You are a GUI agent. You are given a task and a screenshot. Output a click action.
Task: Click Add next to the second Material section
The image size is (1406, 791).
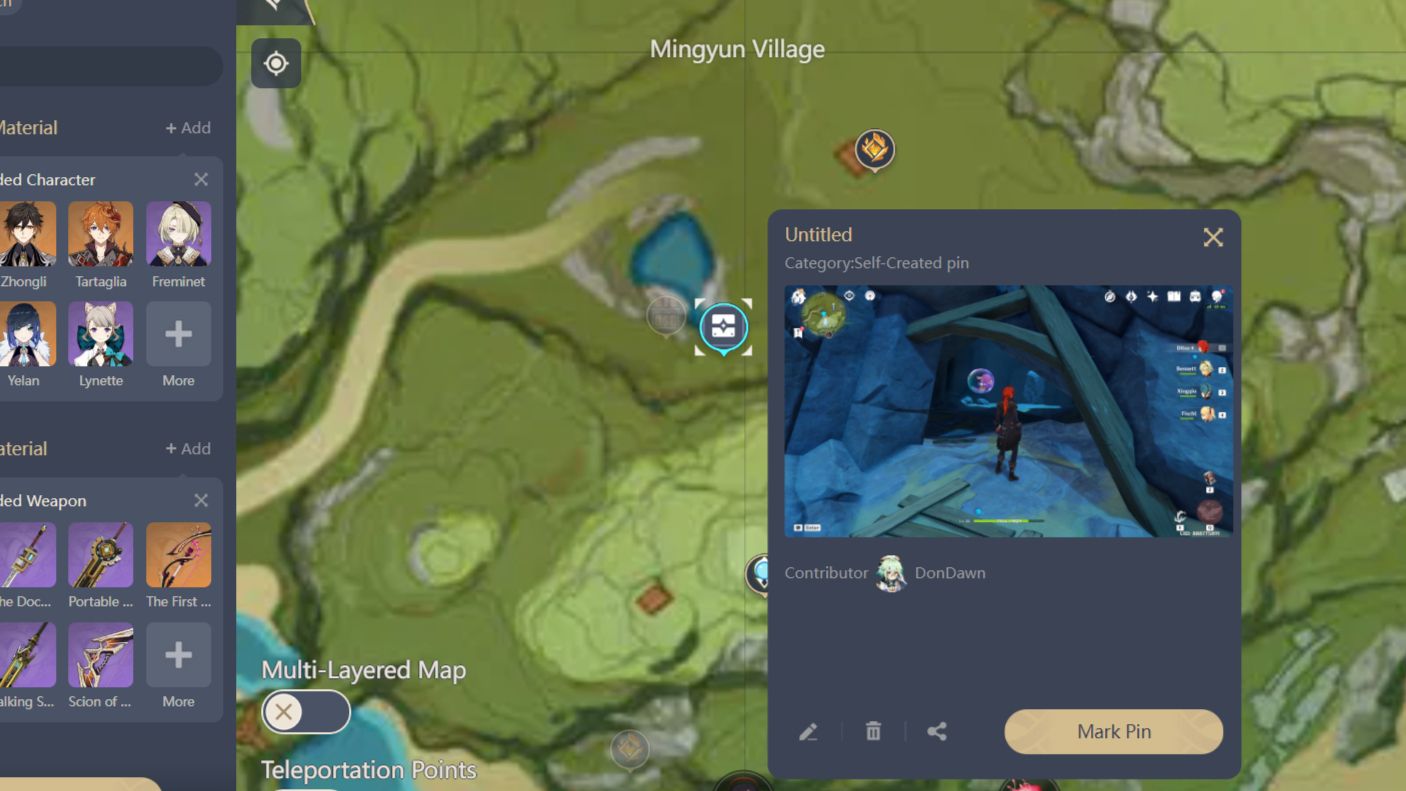coord(188,448)
